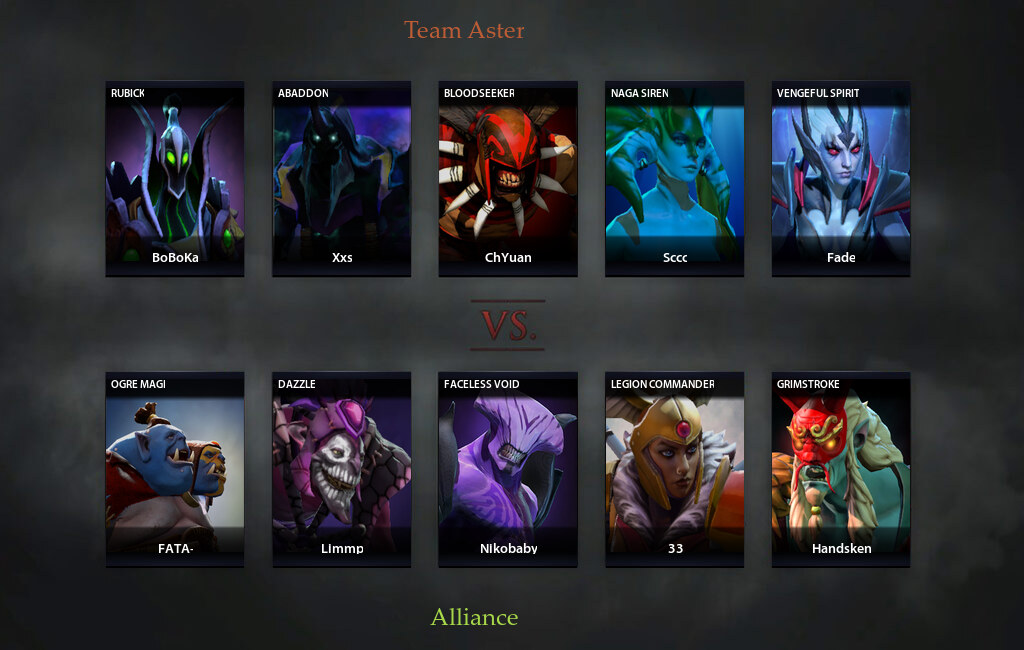Click the Abaddon card played by Xxs
Screen dimensions: 1024x650
tap(342, 178)
